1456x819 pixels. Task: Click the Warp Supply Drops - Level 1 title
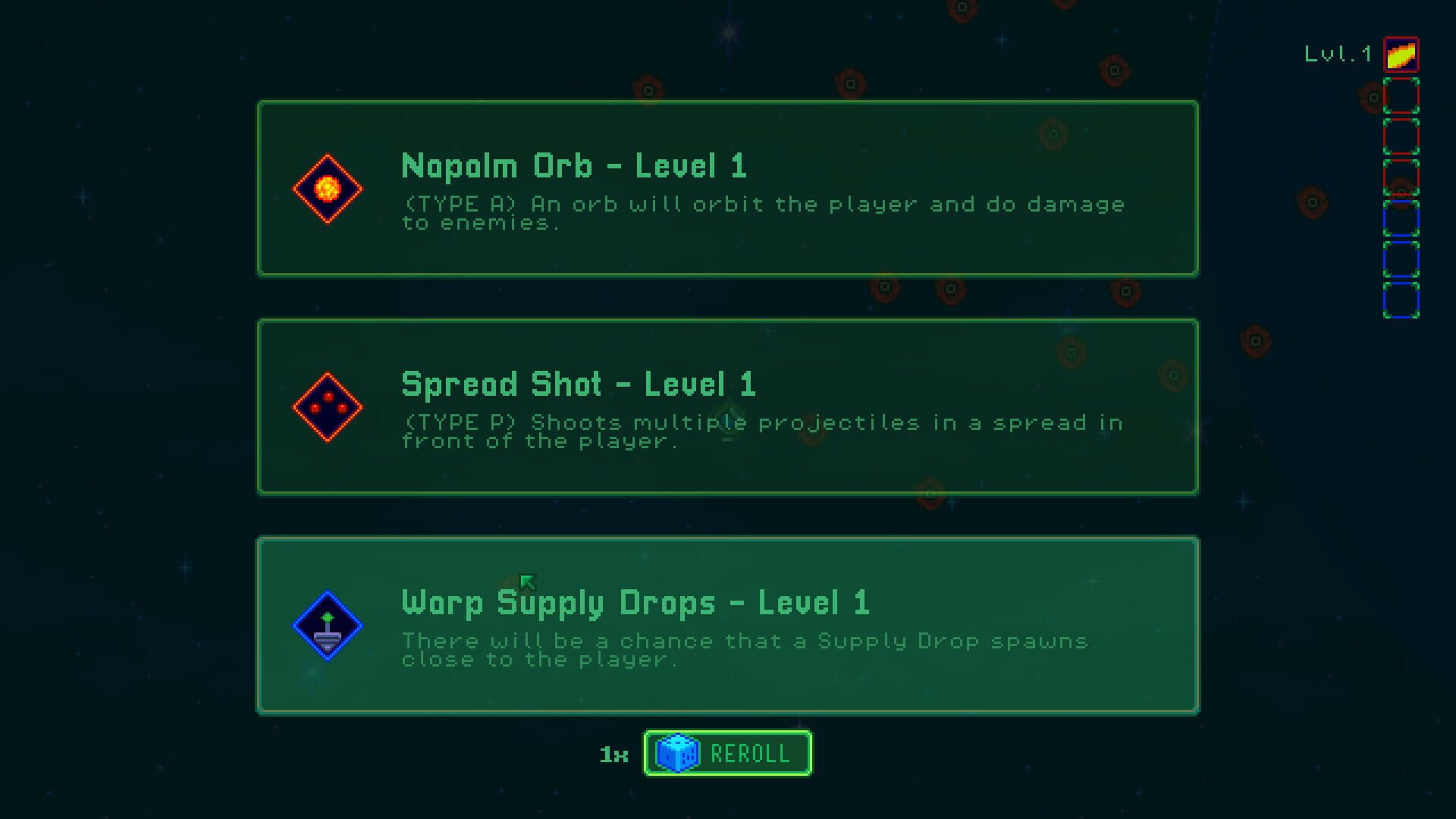click(x=636, y=603)
